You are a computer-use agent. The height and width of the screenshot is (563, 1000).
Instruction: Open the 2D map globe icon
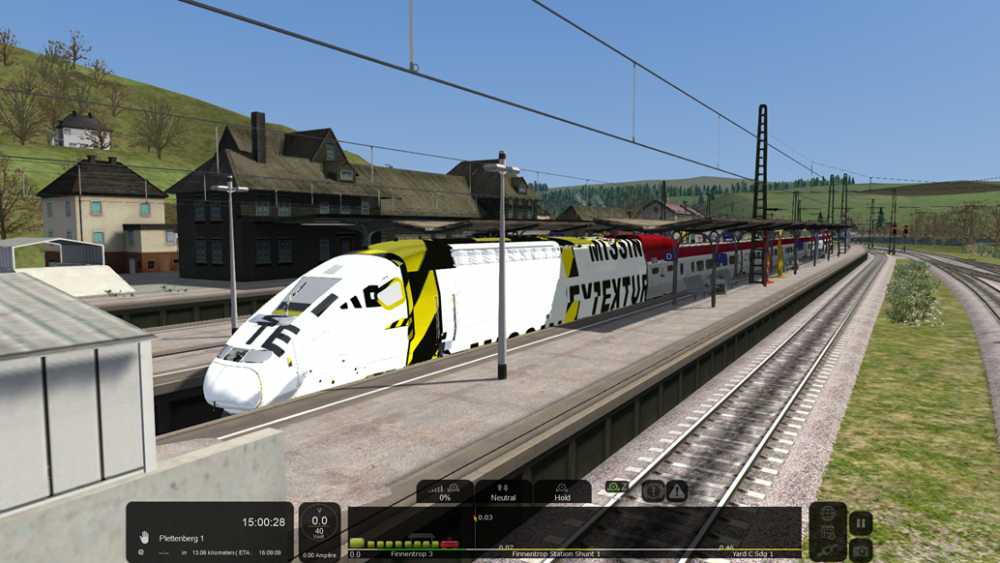tap(827, 514)
